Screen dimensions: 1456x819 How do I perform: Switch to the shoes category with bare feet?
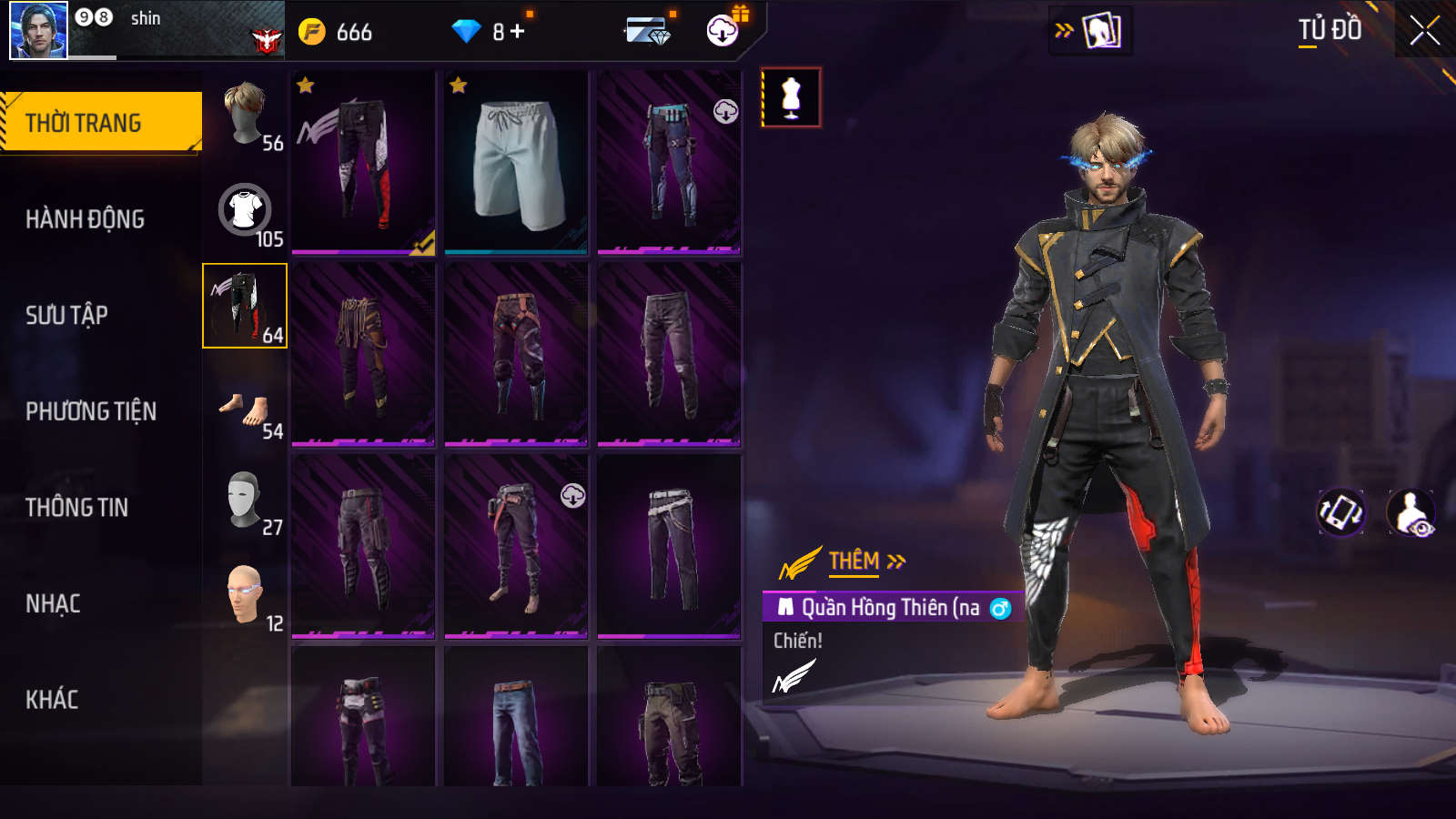click(x=245, y=411)
